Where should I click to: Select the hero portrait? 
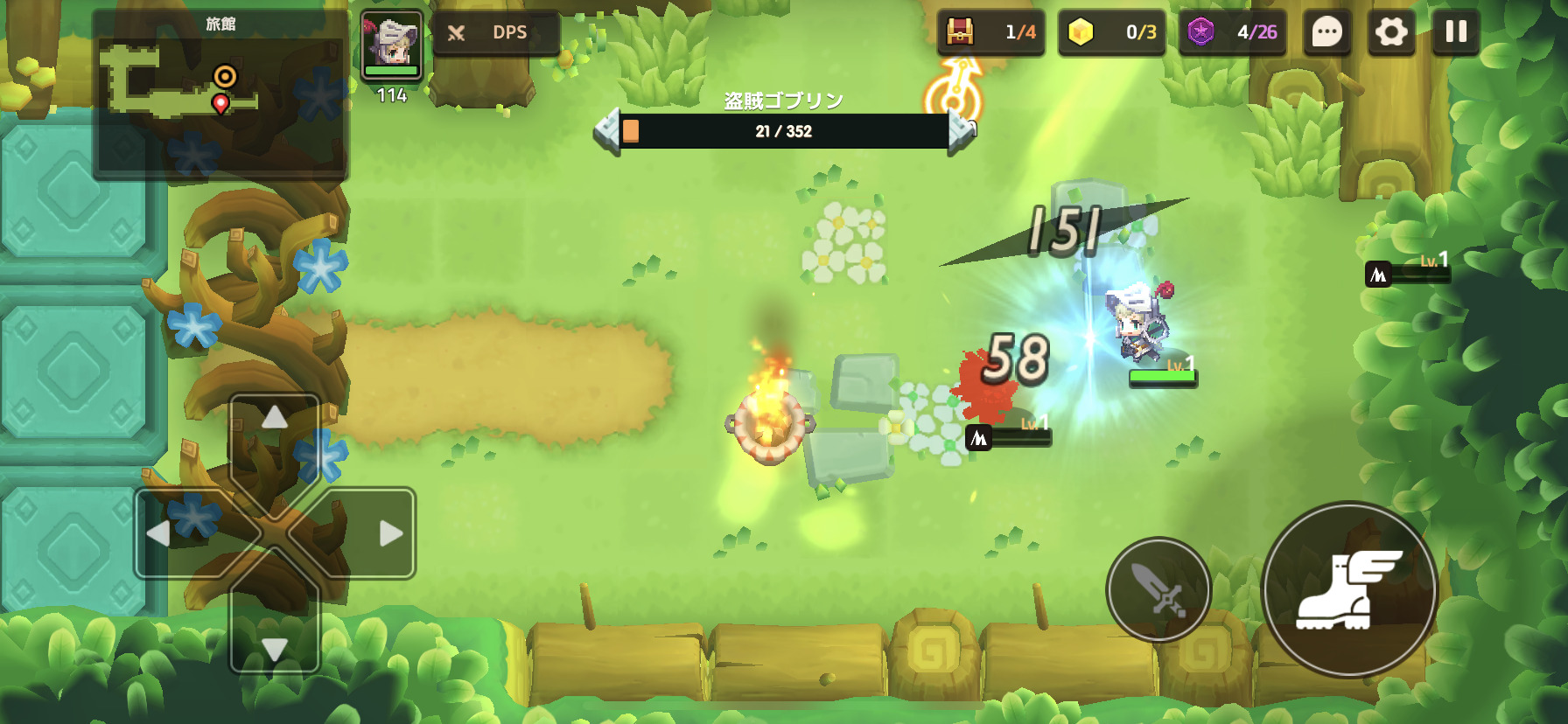392,45
